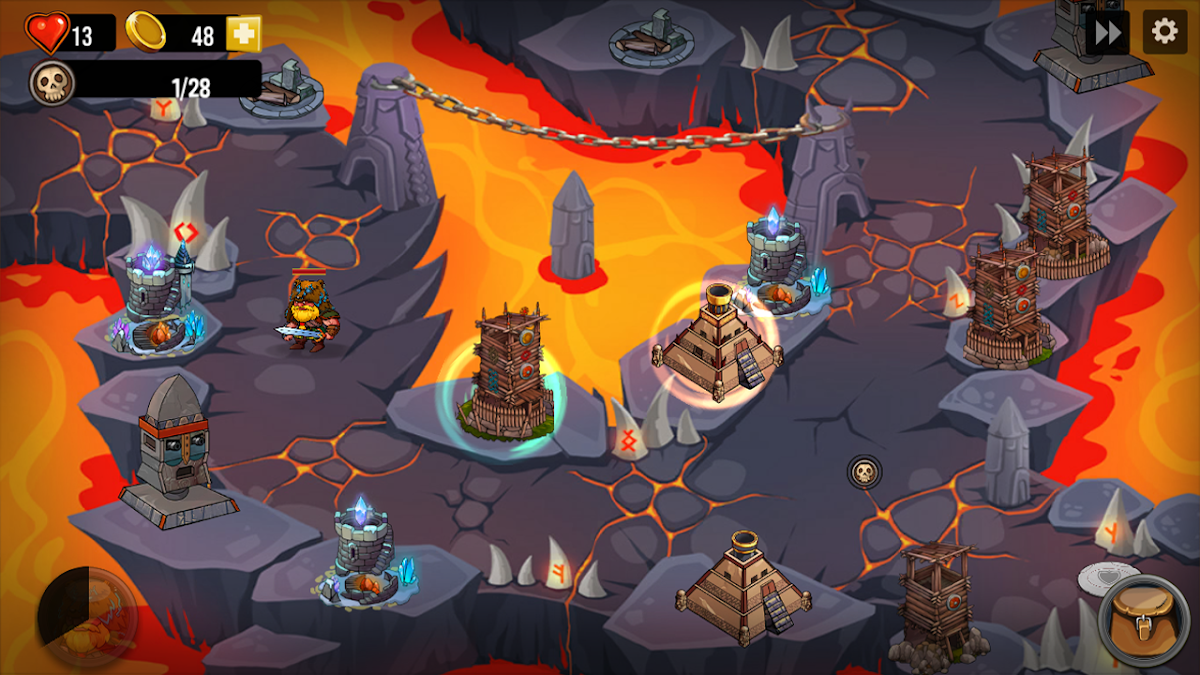
Task: Open the settings gear menu
Action: (x=1165, y=32)
